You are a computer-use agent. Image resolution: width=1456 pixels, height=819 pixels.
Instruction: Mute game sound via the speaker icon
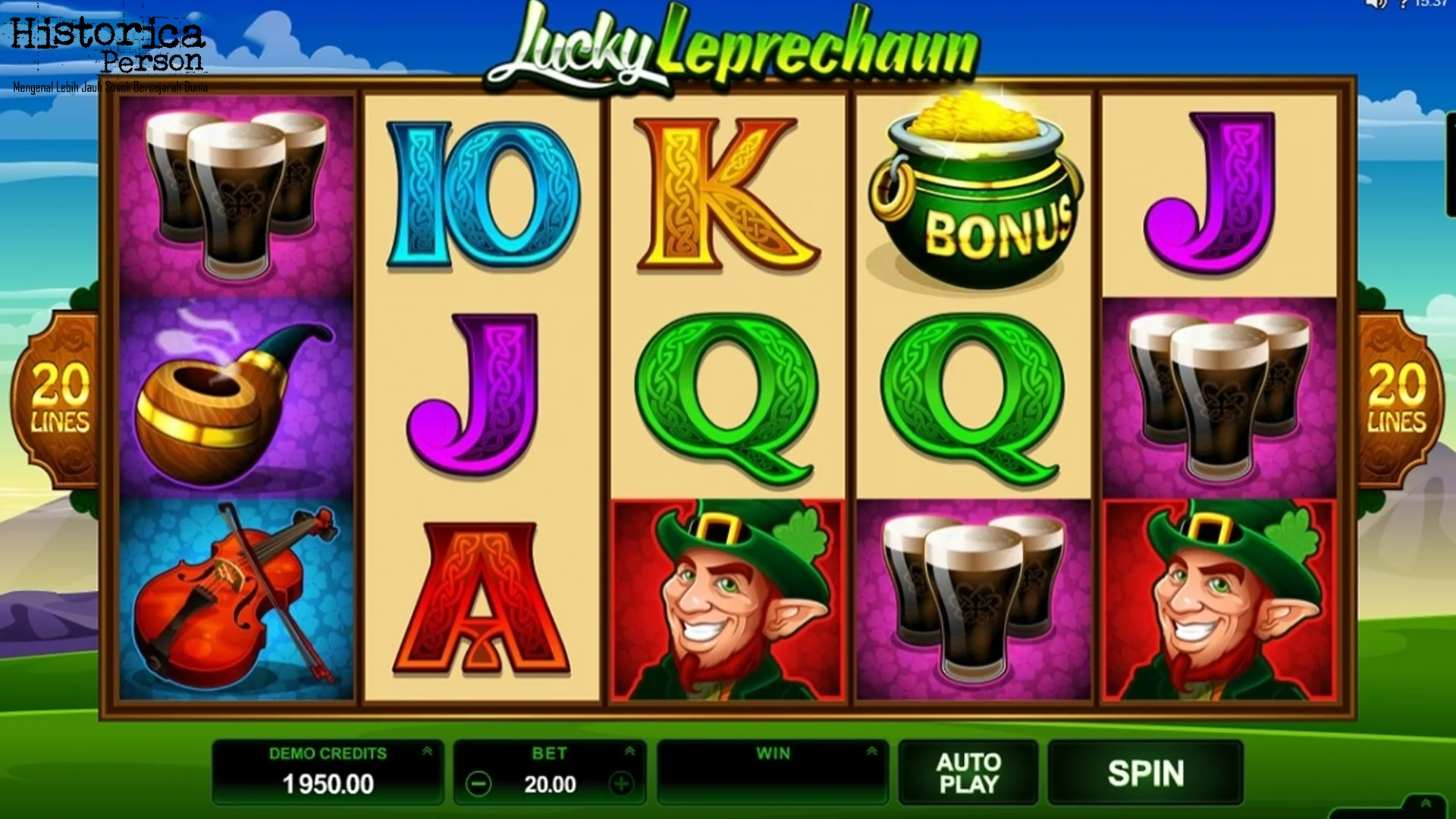coord(1375,5)
